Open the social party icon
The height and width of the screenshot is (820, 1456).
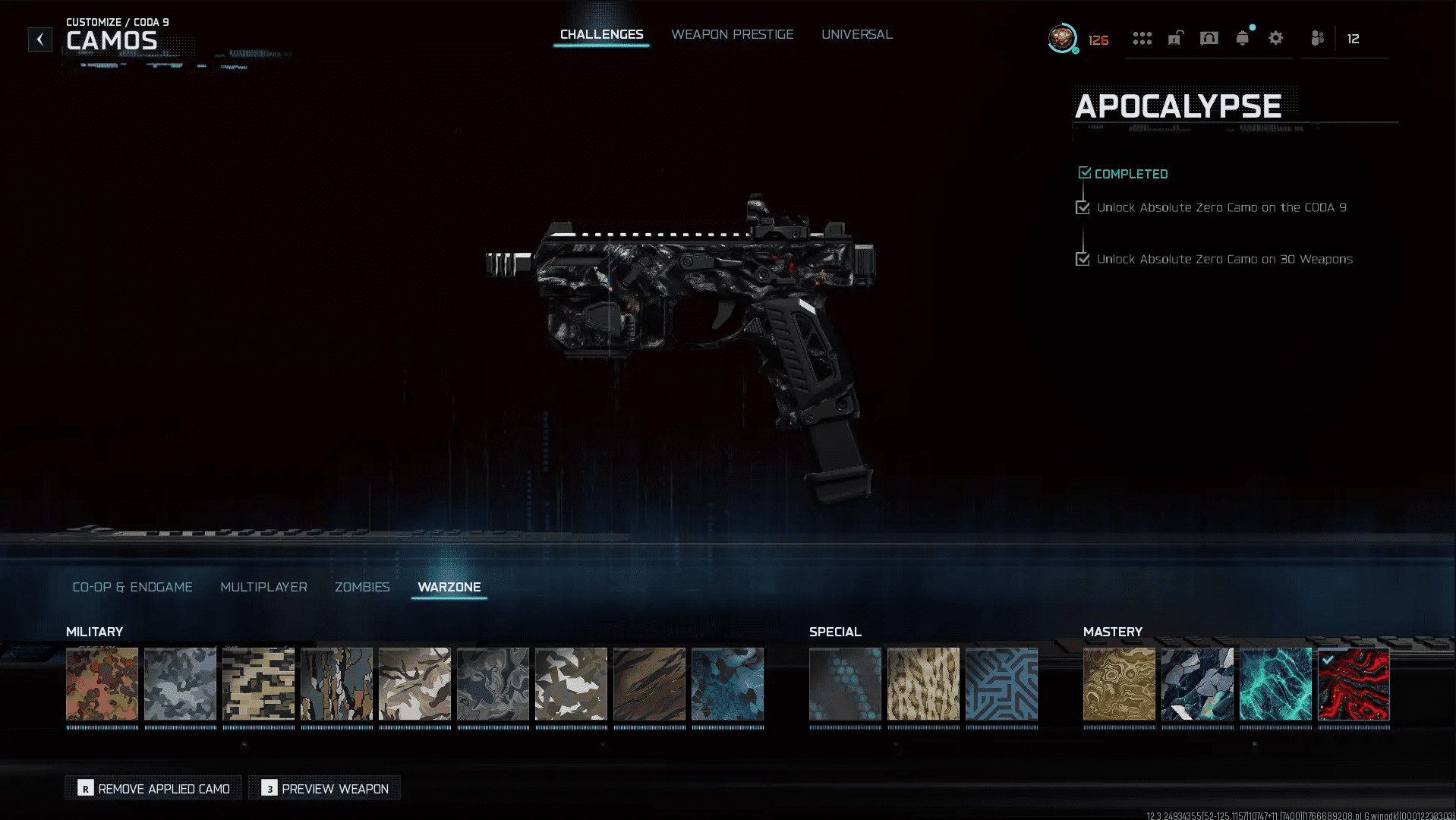click(1317, 39)
